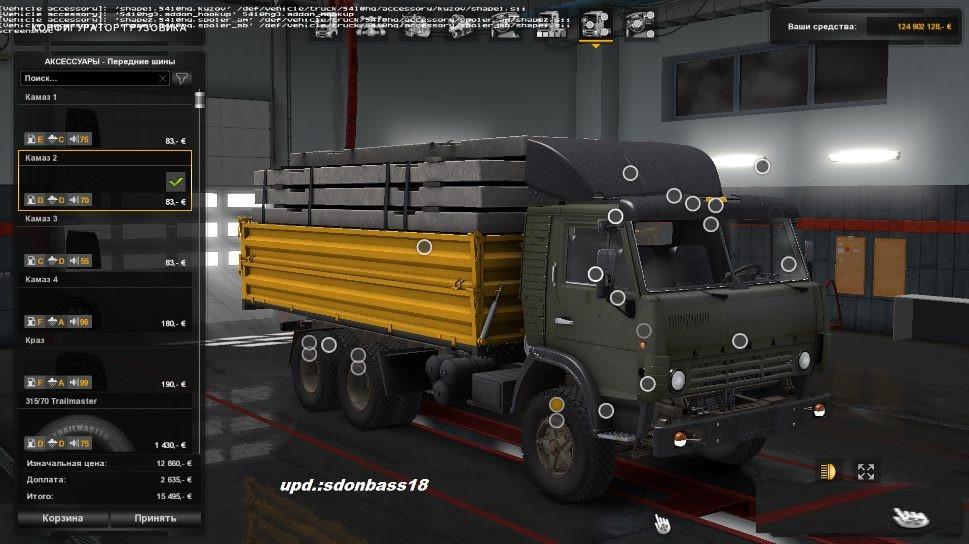
Task: Select the Камаз 4 tires for 180 €
Action: pos(105,303)
